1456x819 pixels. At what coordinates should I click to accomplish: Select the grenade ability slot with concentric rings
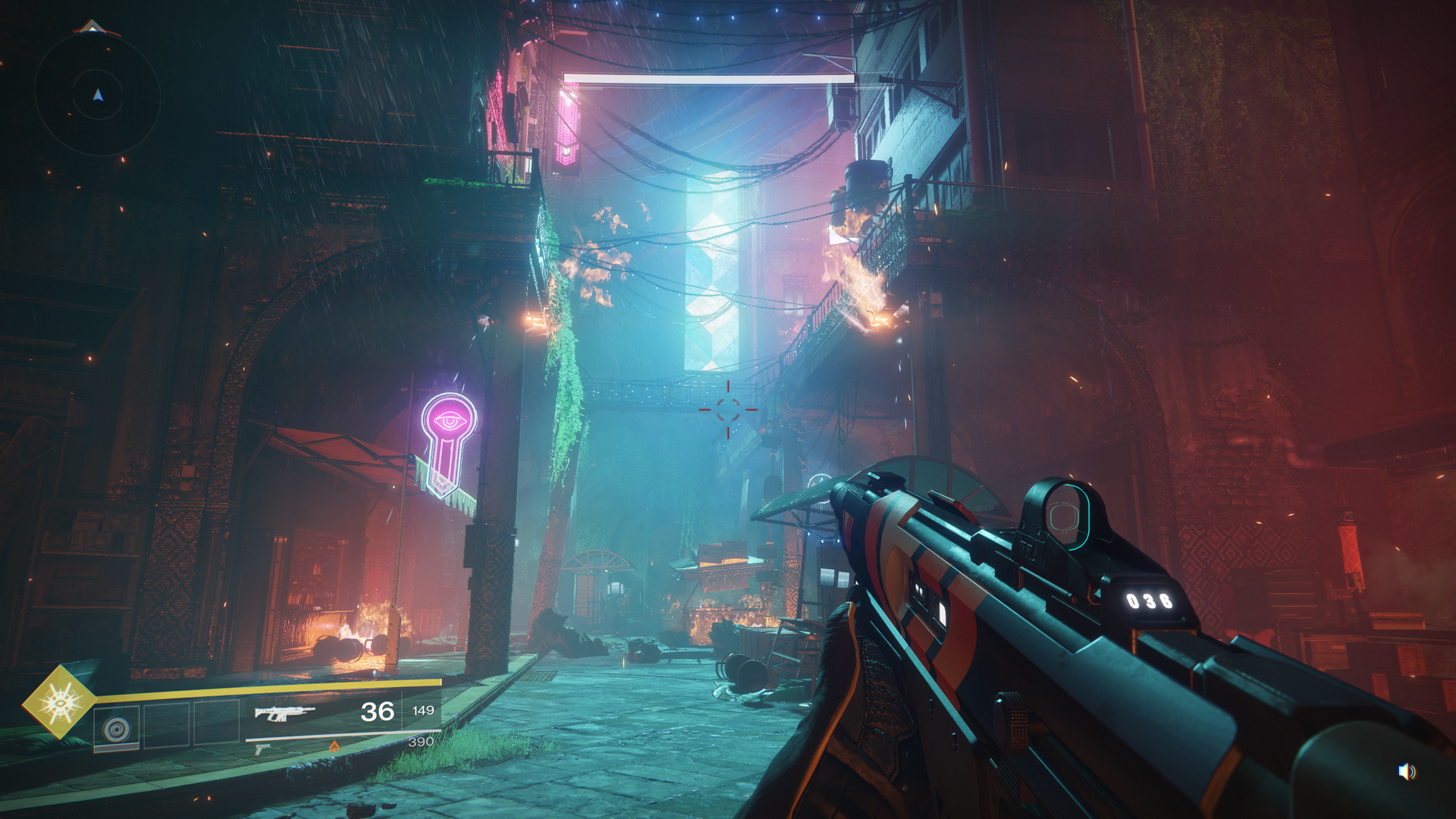pos(117,729)
